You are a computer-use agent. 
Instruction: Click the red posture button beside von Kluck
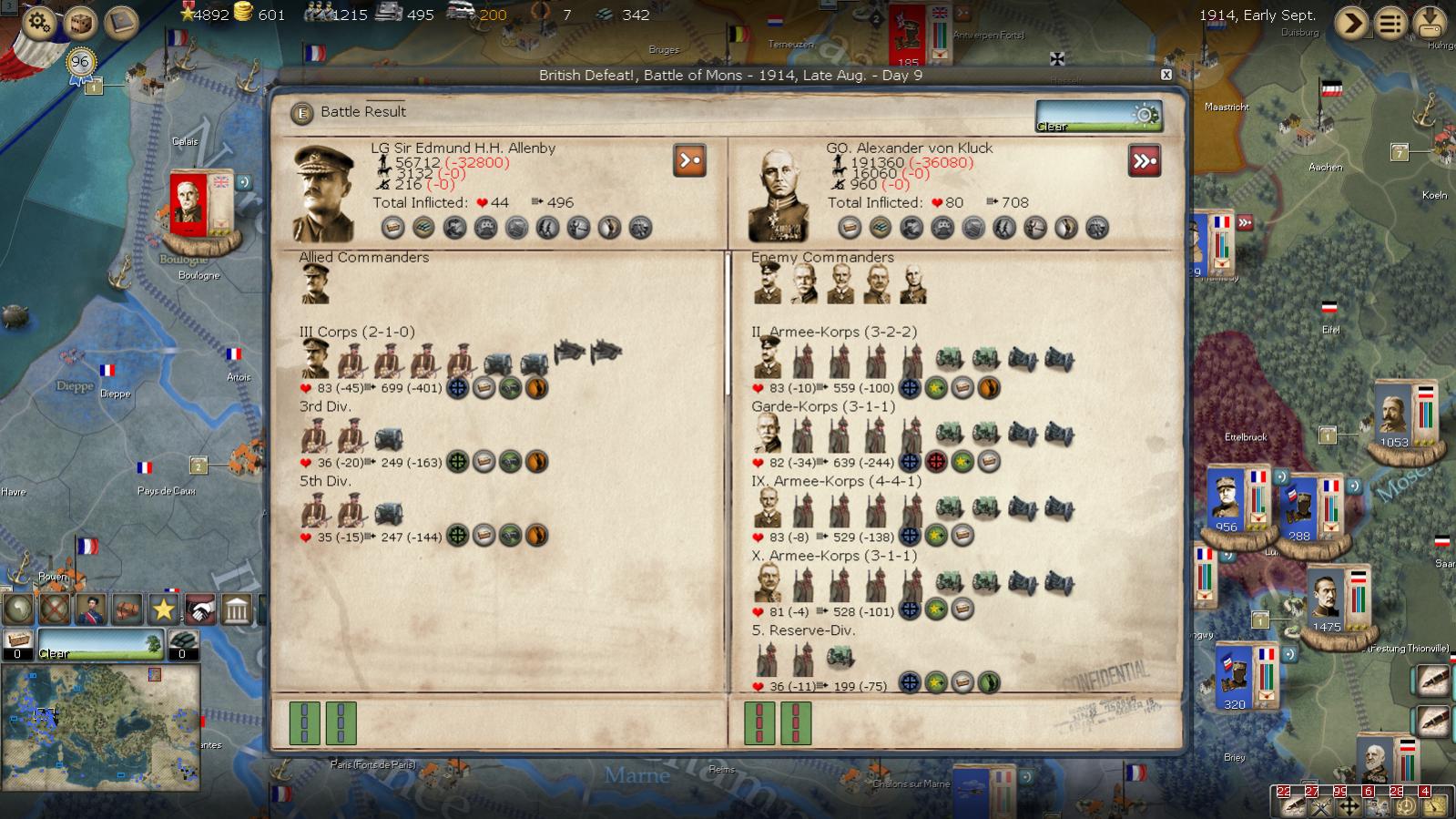point(1145,161)
